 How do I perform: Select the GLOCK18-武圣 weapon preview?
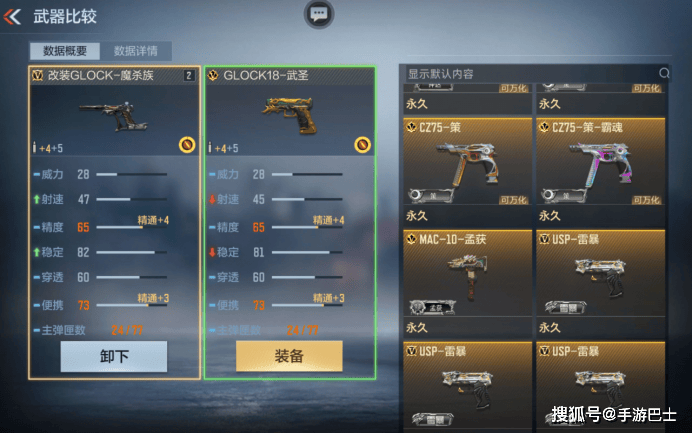tap(289, 118)
